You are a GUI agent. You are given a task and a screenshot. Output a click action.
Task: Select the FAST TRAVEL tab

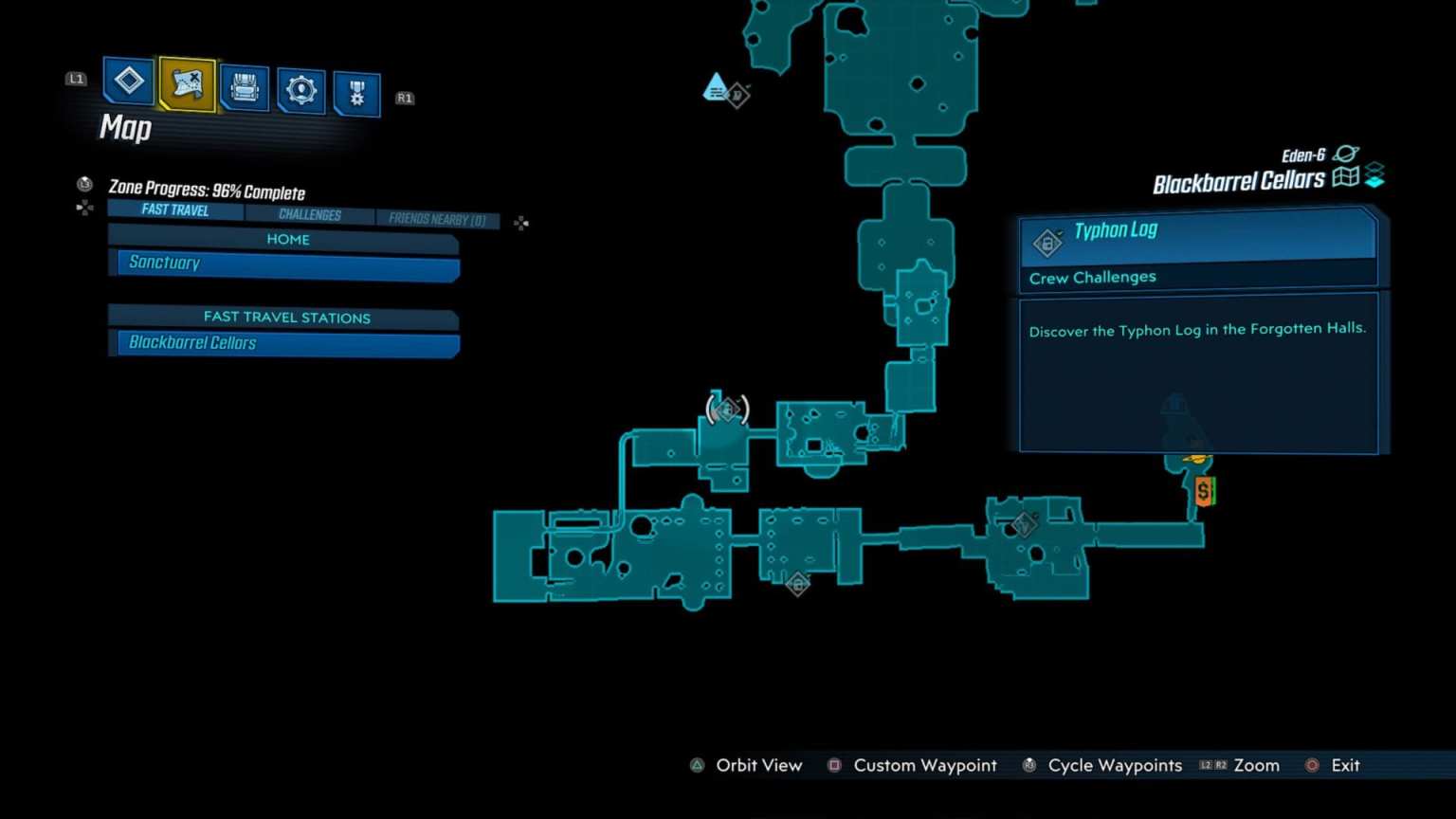click(x=174, y=209)
